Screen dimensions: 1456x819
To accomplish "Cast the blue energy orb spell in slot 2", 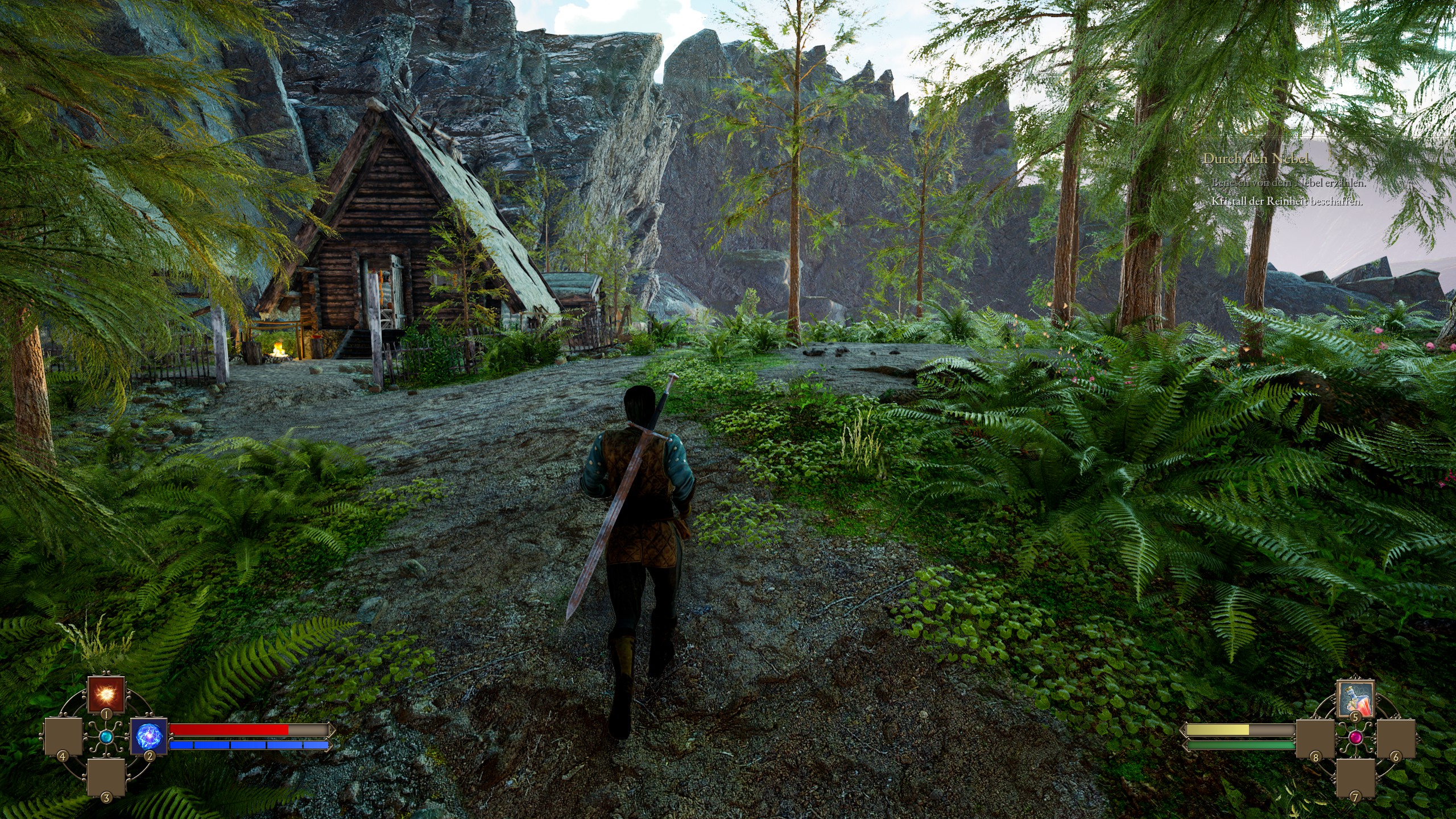I will [149, 736].
